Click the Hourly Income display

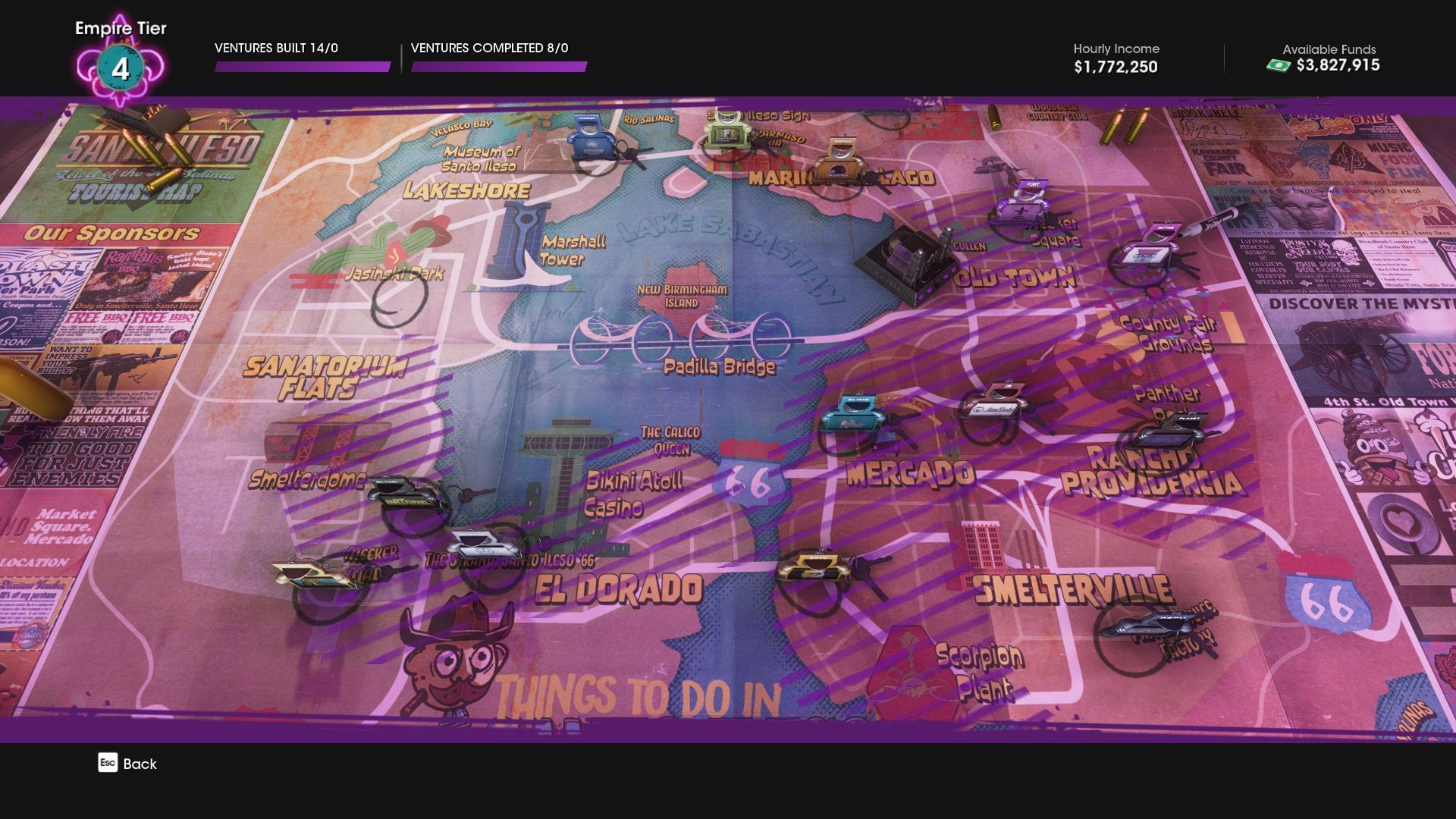coord(1115,58)
